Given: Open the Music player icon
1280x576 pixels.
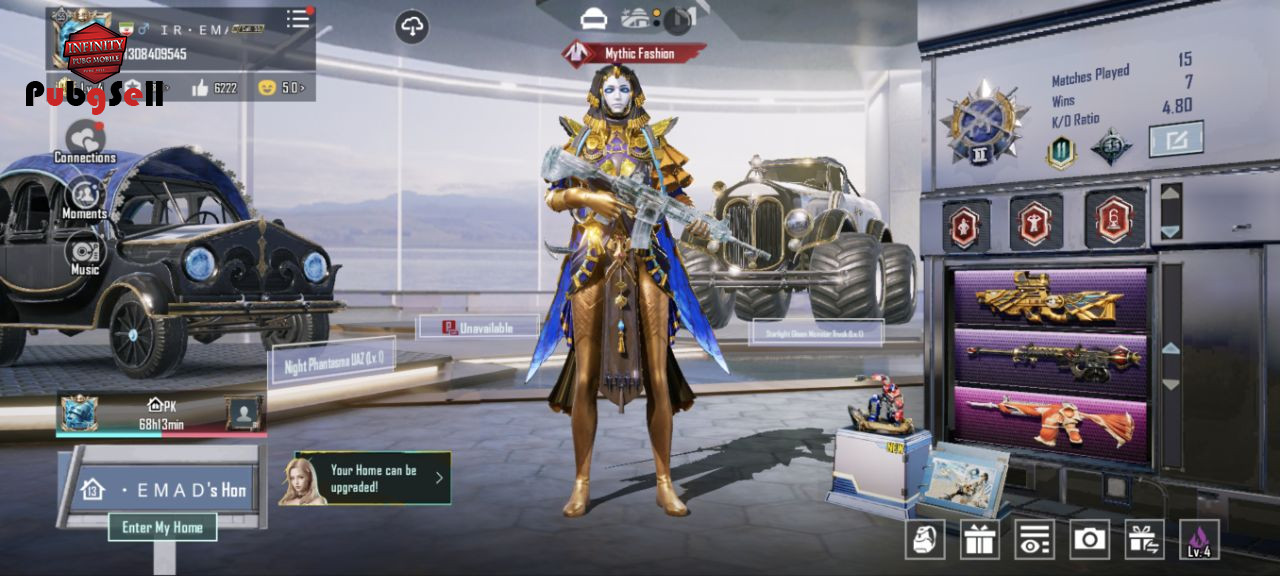Looking at the screenshot, I should coord(85,252).
